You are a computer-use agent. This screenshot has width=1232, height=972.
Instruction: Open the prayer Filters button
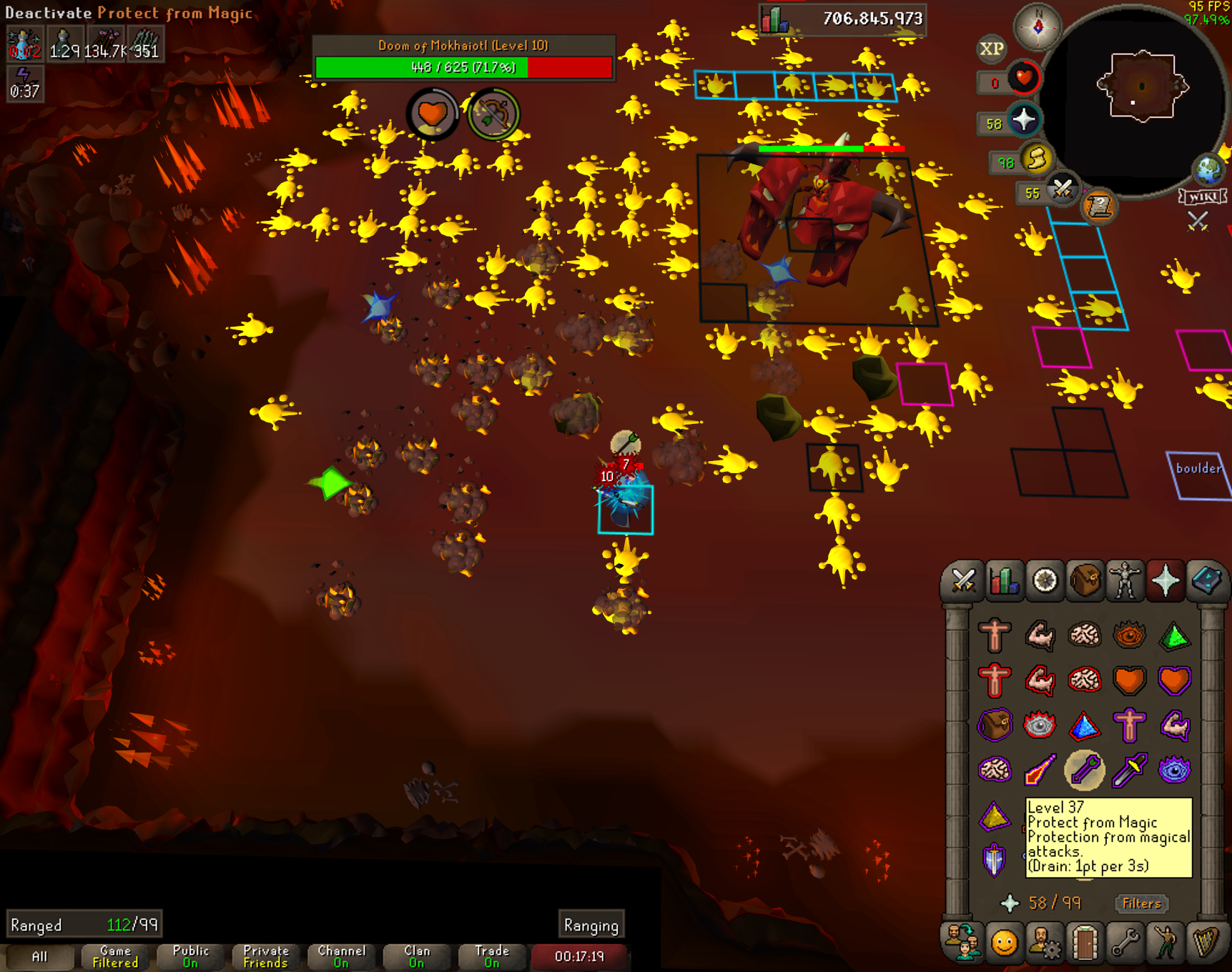point(1141,903)
